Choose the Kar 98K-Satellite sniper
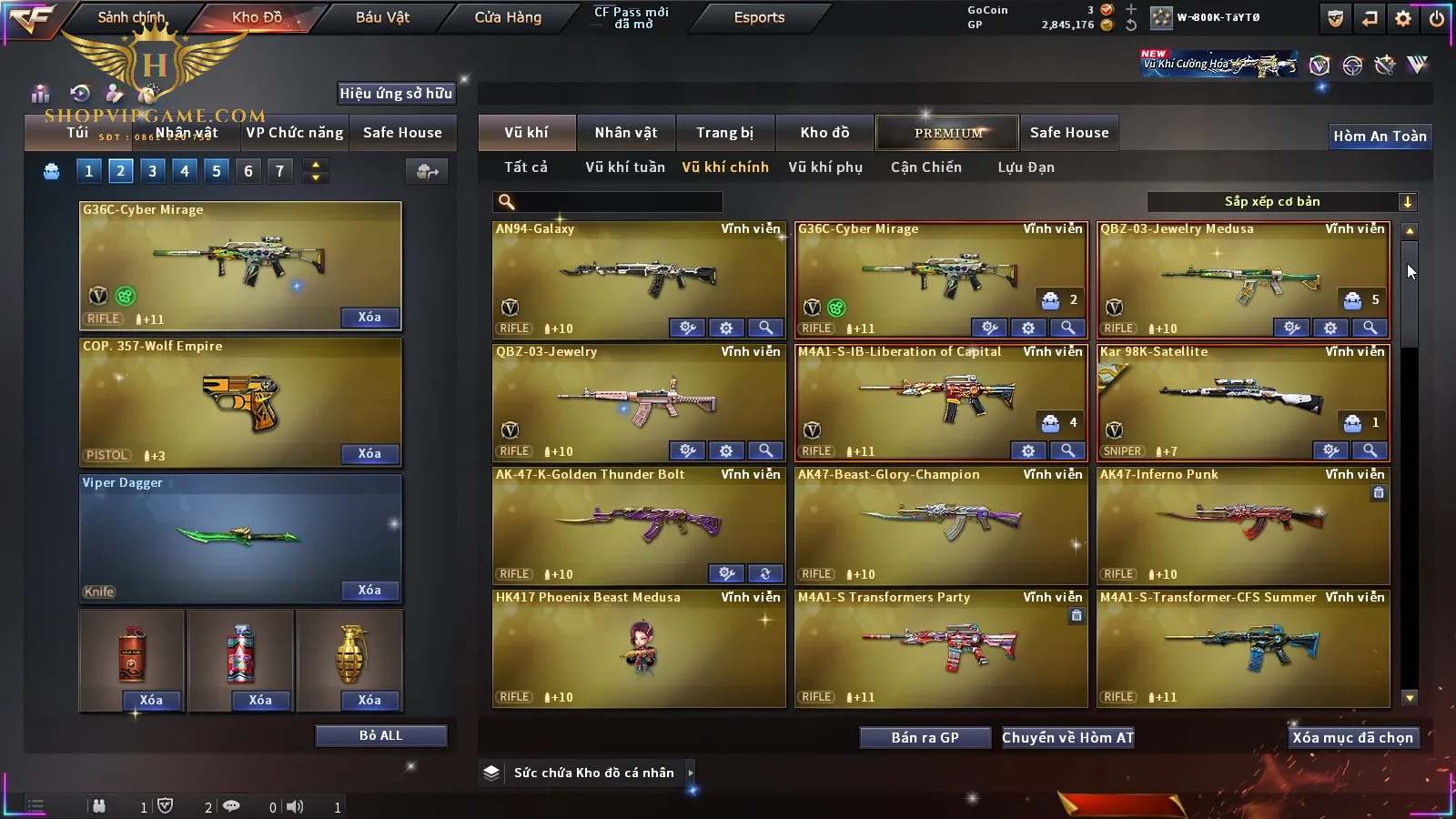The height and width of the screenshot is (819, 1456). coord(1242,396)
